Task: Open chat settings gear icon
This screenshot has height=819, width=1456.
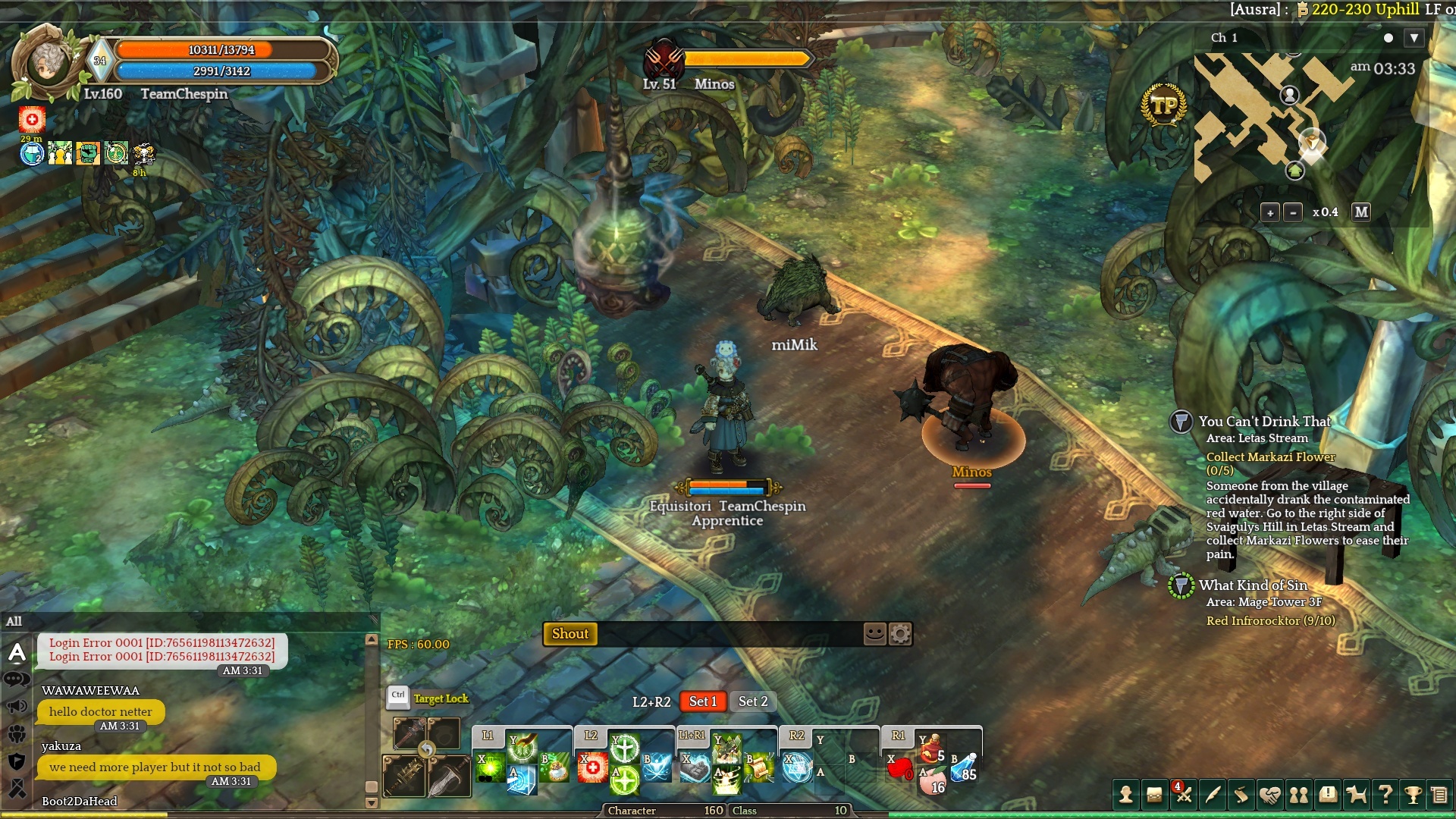Action: pyautogui.click(x=900, y=633)
